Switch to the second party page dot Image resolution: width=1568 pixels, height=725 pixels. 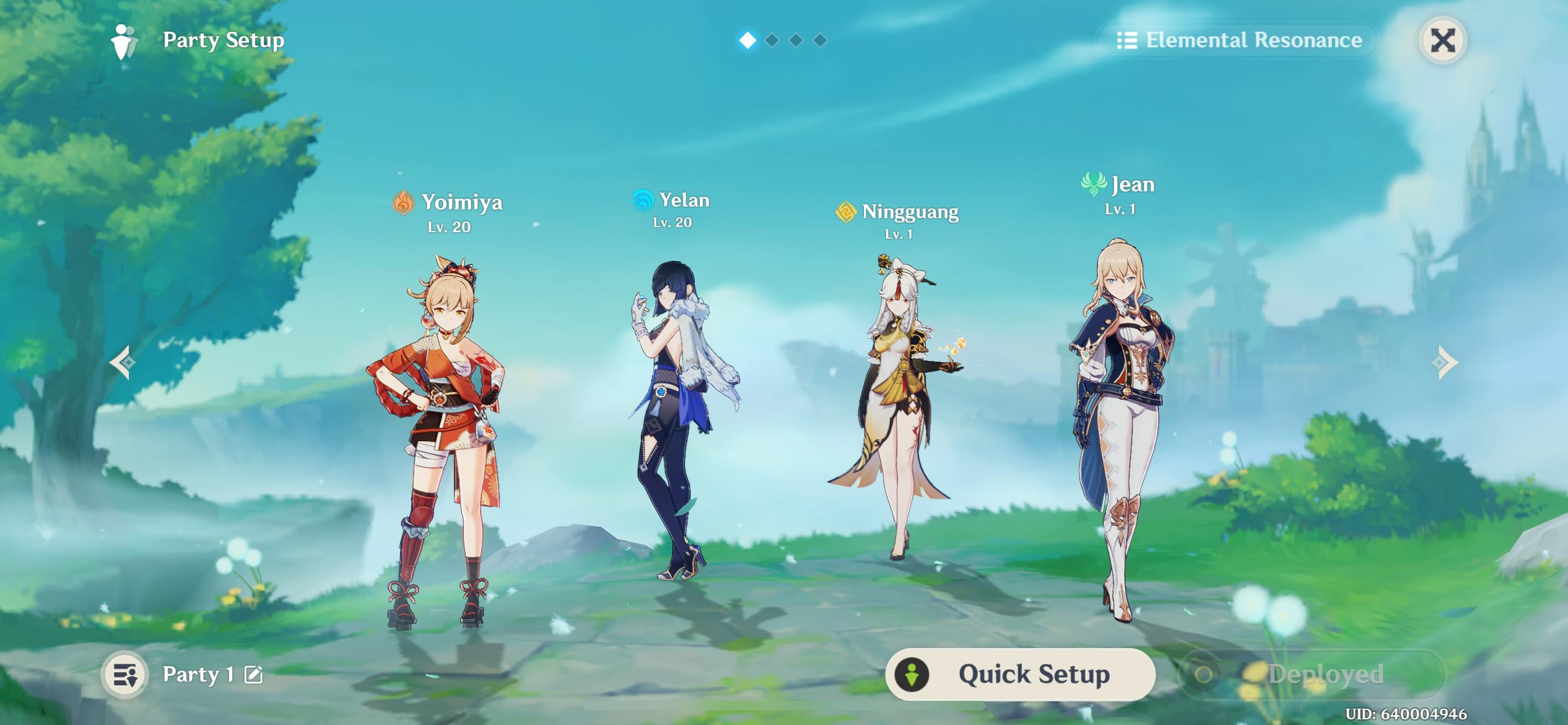pyautogui.click(x=772, y=41)
